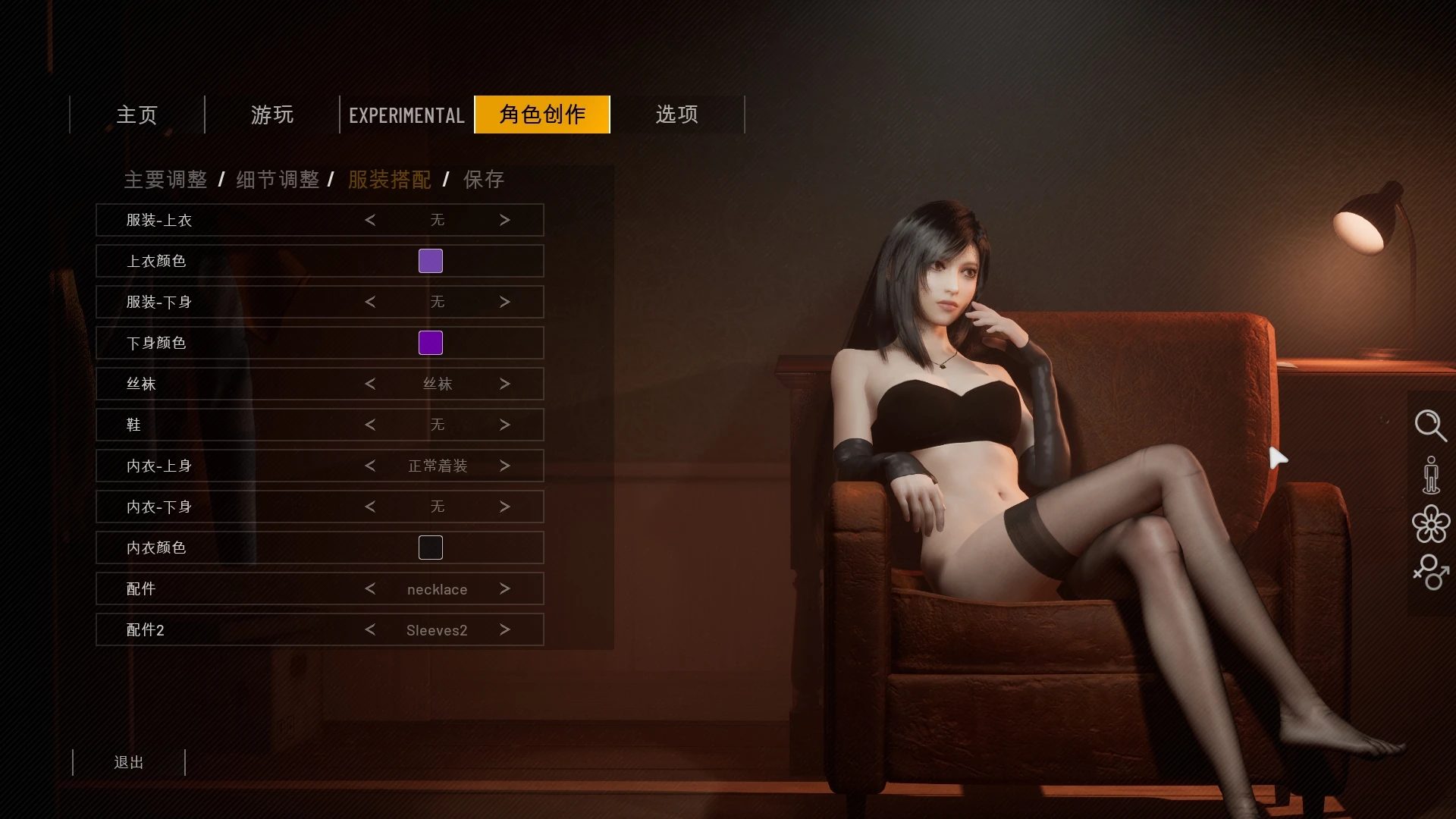Go to 主要调整 main adjustment section
Viewport: 1456px width, 819px height.
pyautogui.click(x=165, y=180)
